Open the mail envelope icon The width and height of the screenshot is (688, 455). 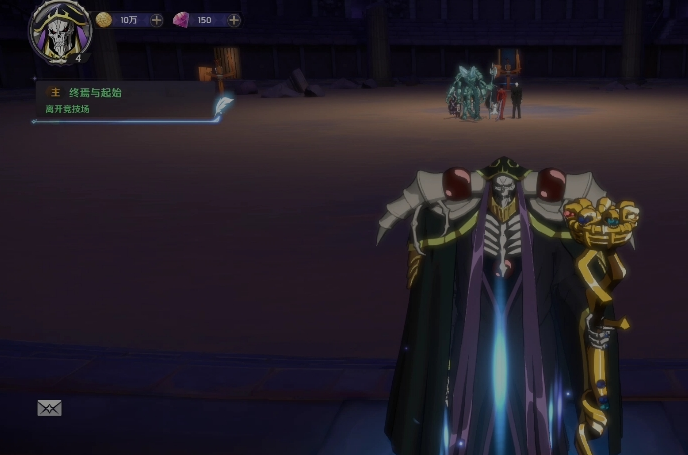pyautogui.click(x=49, y=408)
